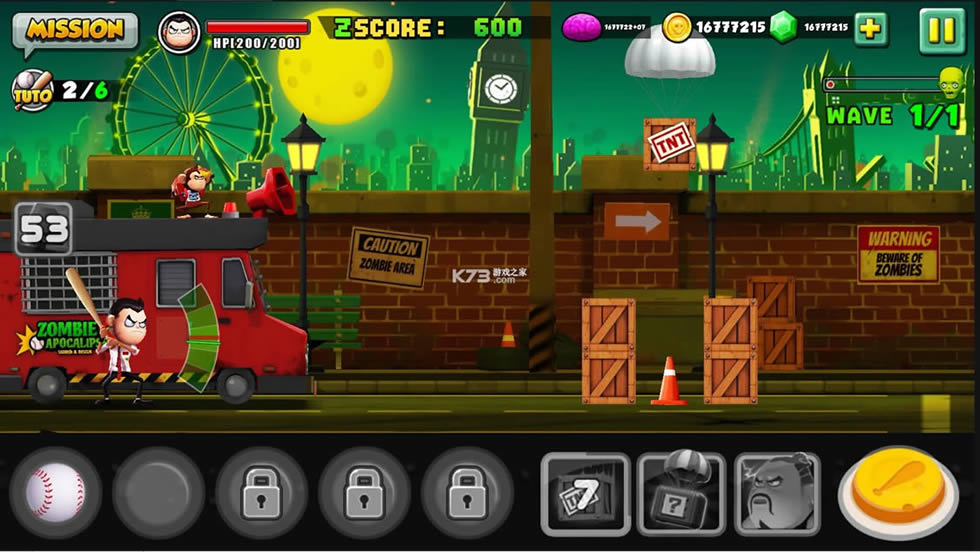The image size is (980, 552).
Task: Click the player portrait avatar
Action: 179,31
